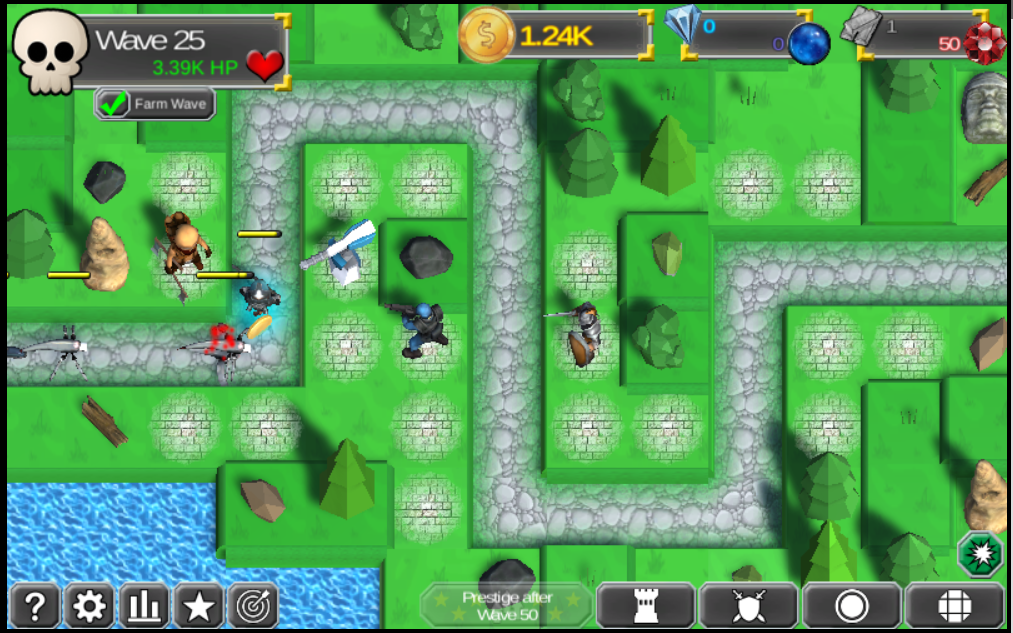This screenshot has width=1013, height=633.
Task: Open settings via the gear button
Action: (x=90, y=606)
